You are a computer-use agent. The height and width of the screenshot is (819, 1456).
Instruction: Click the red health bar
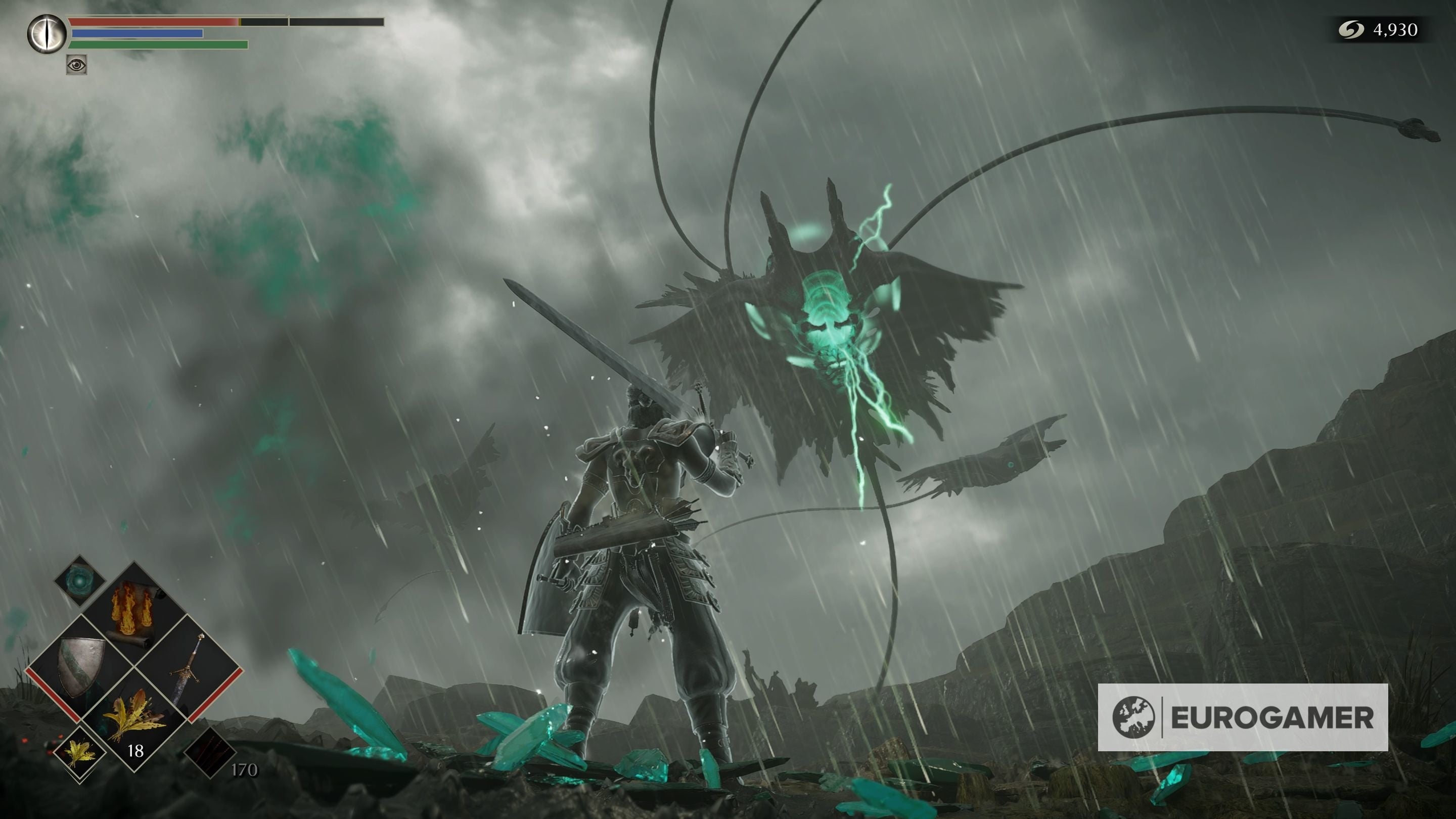[x=153, y=23]
